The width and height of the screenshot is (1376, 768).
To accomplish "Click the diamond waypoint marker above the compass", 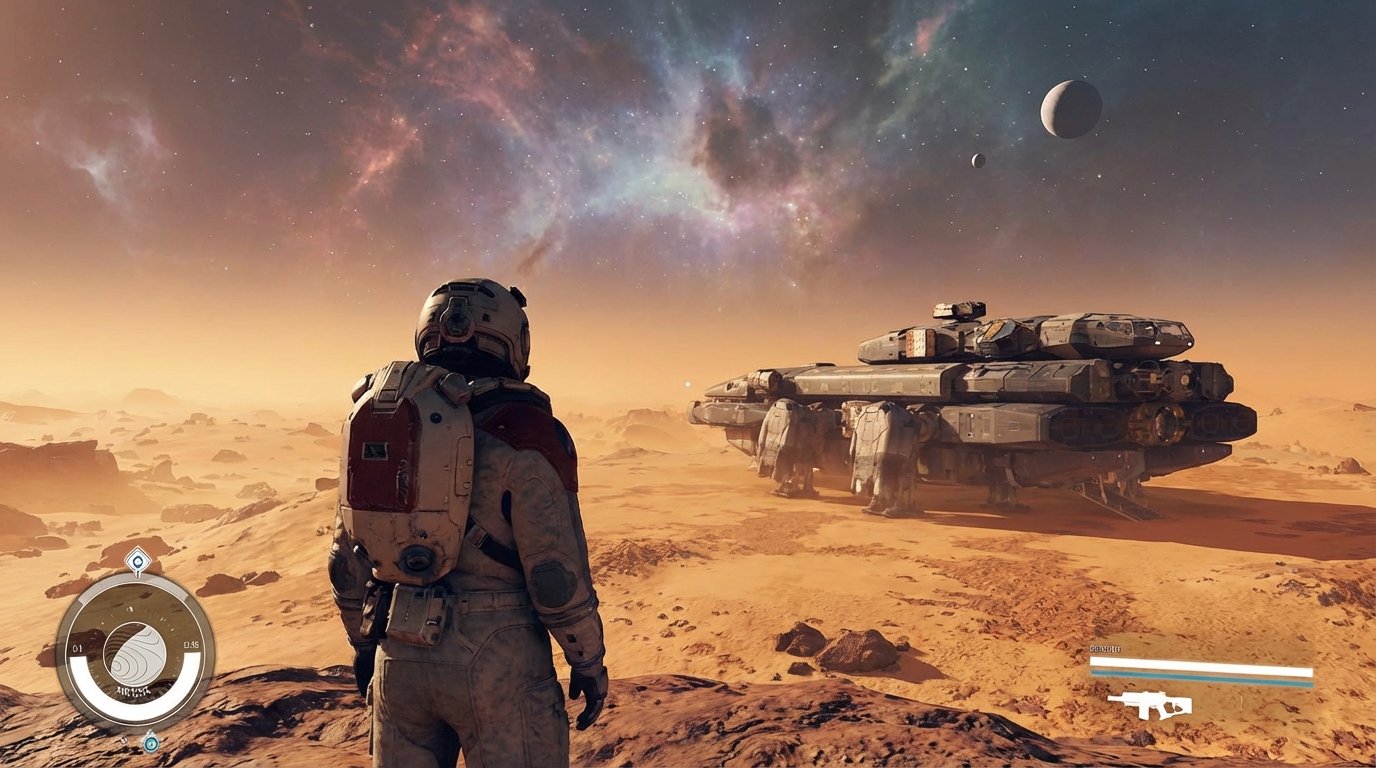I will point(138,559).
